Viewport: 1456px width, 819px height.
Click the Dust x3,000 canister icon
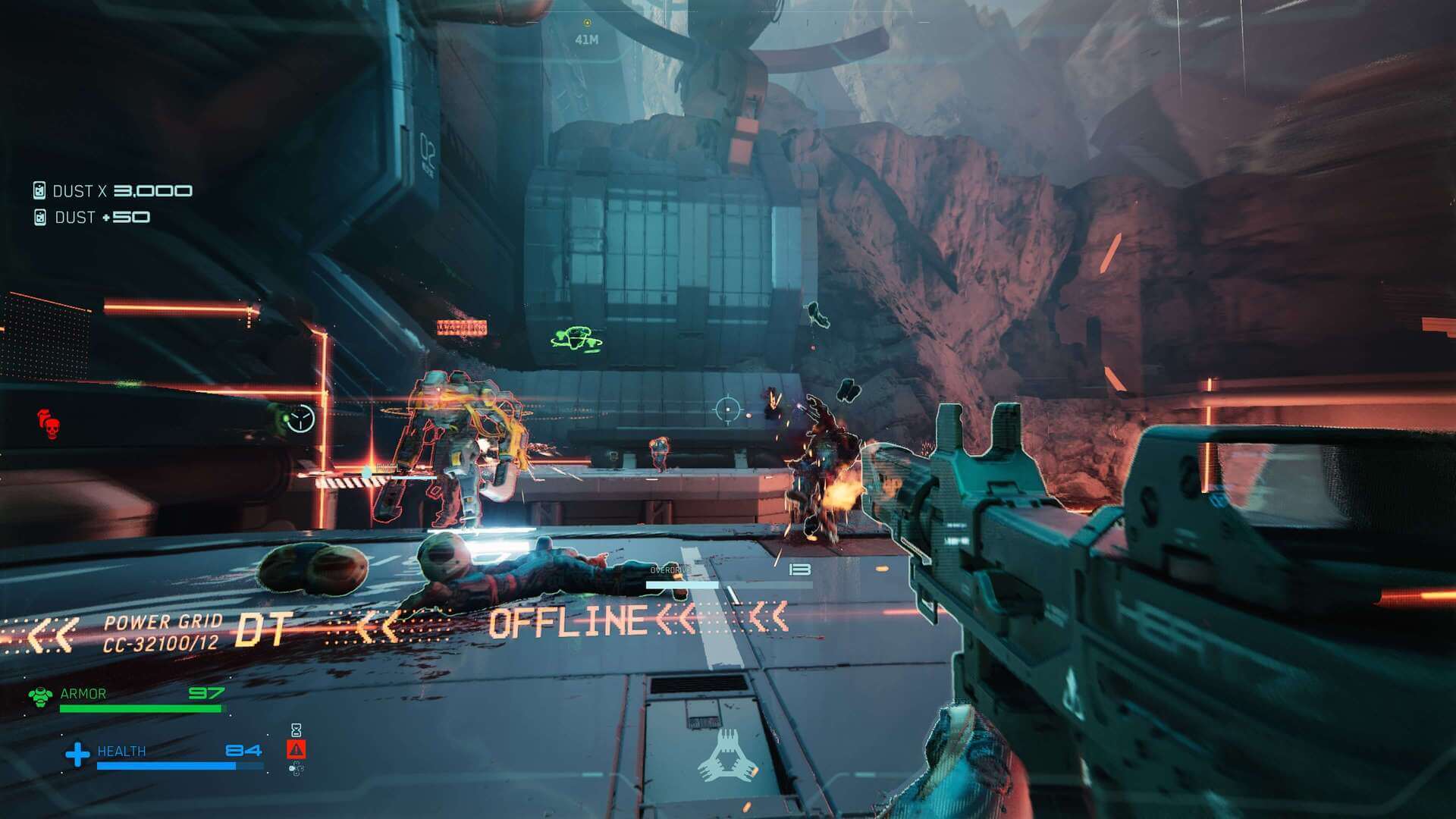[39, 190]
